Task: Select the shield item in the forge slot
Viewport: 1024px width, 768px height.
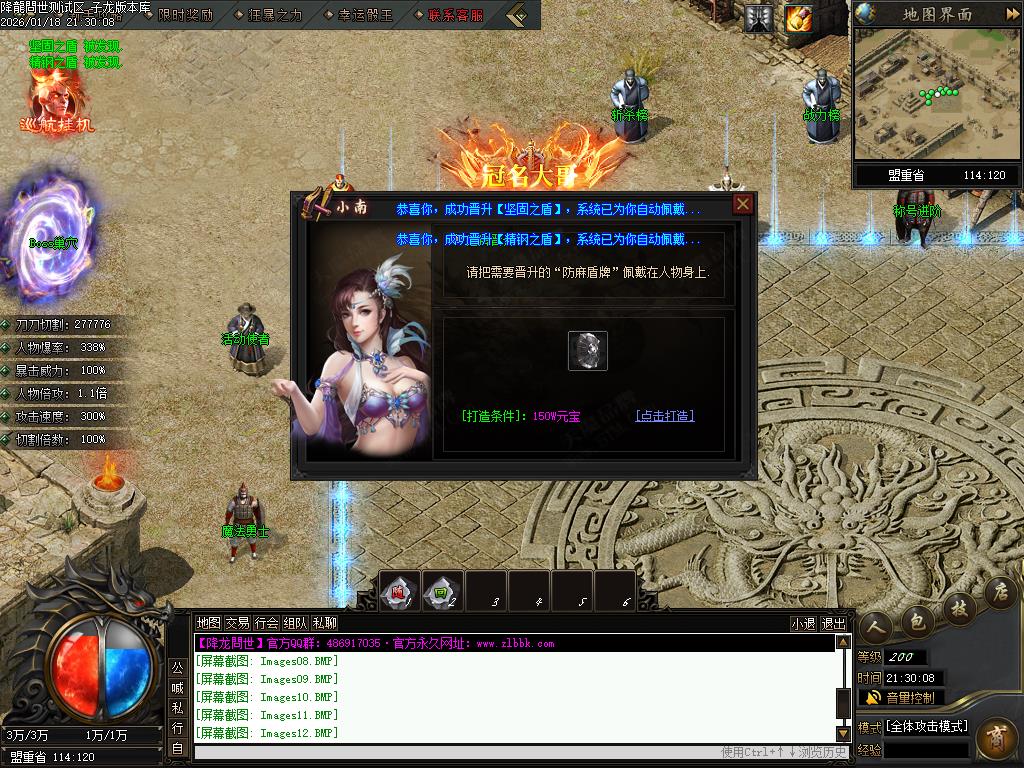Action: pyautogui.click(x=588, y=351)
